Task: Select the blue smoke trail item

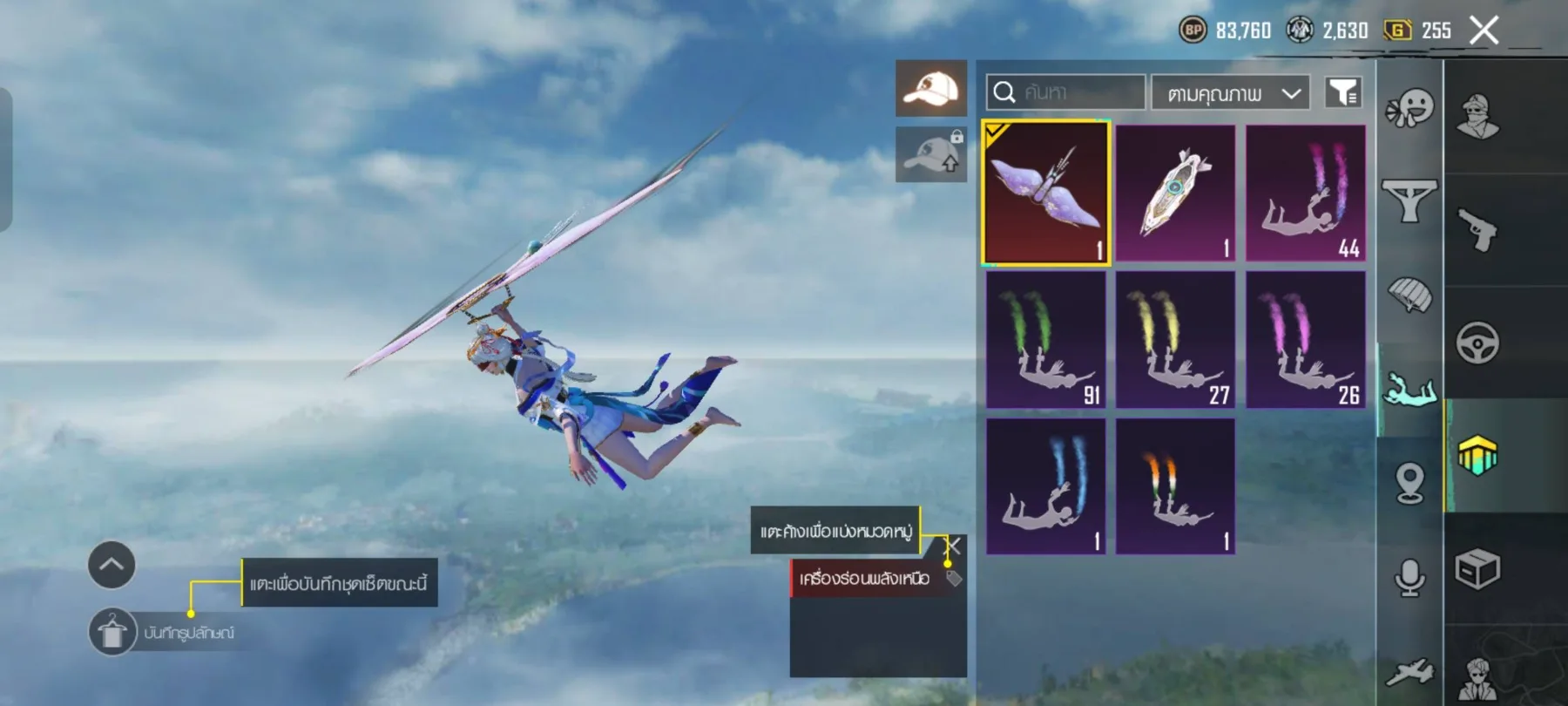Action: (x=1046, y=486)
